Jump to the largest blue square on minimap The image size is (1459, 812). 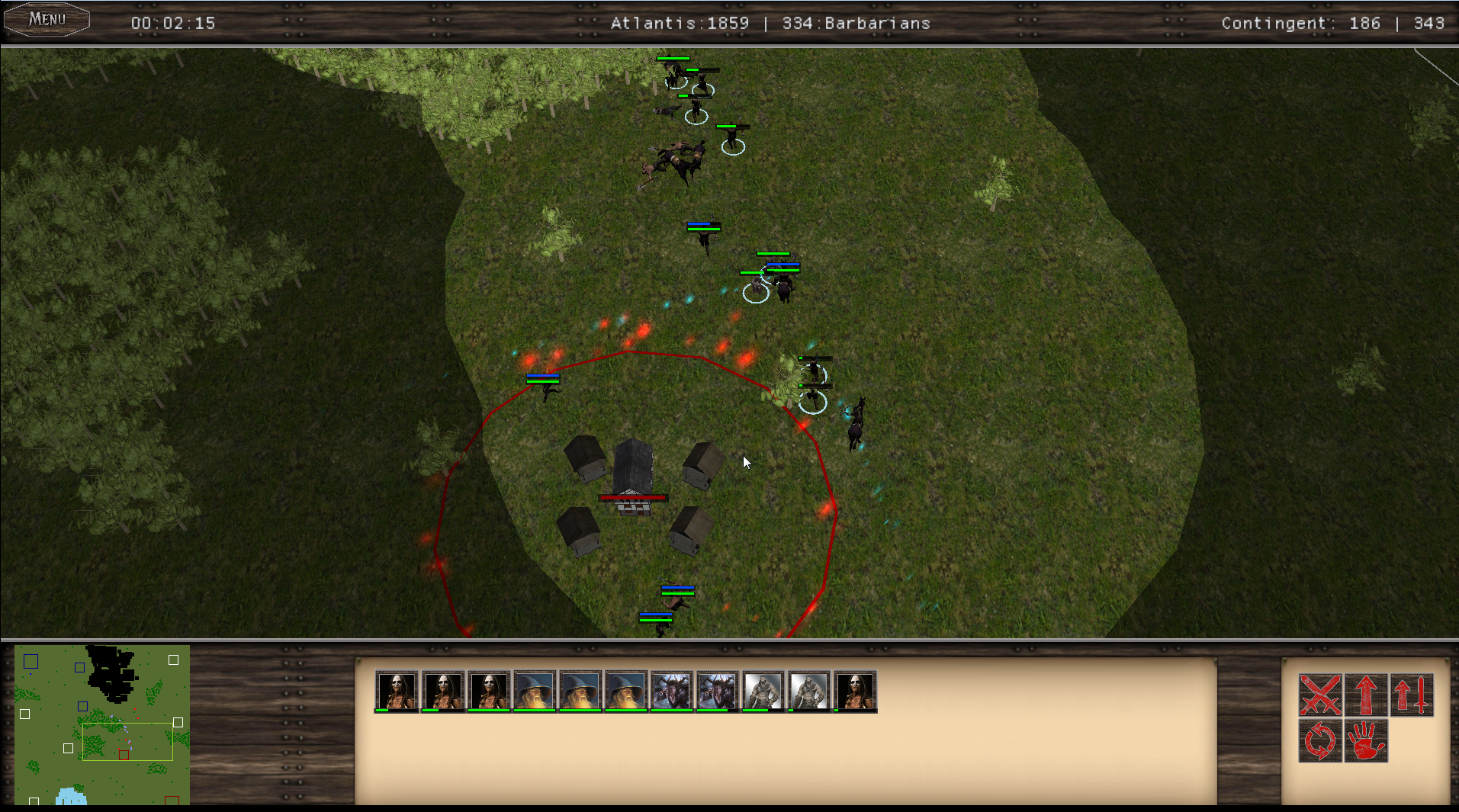point(31,661)
